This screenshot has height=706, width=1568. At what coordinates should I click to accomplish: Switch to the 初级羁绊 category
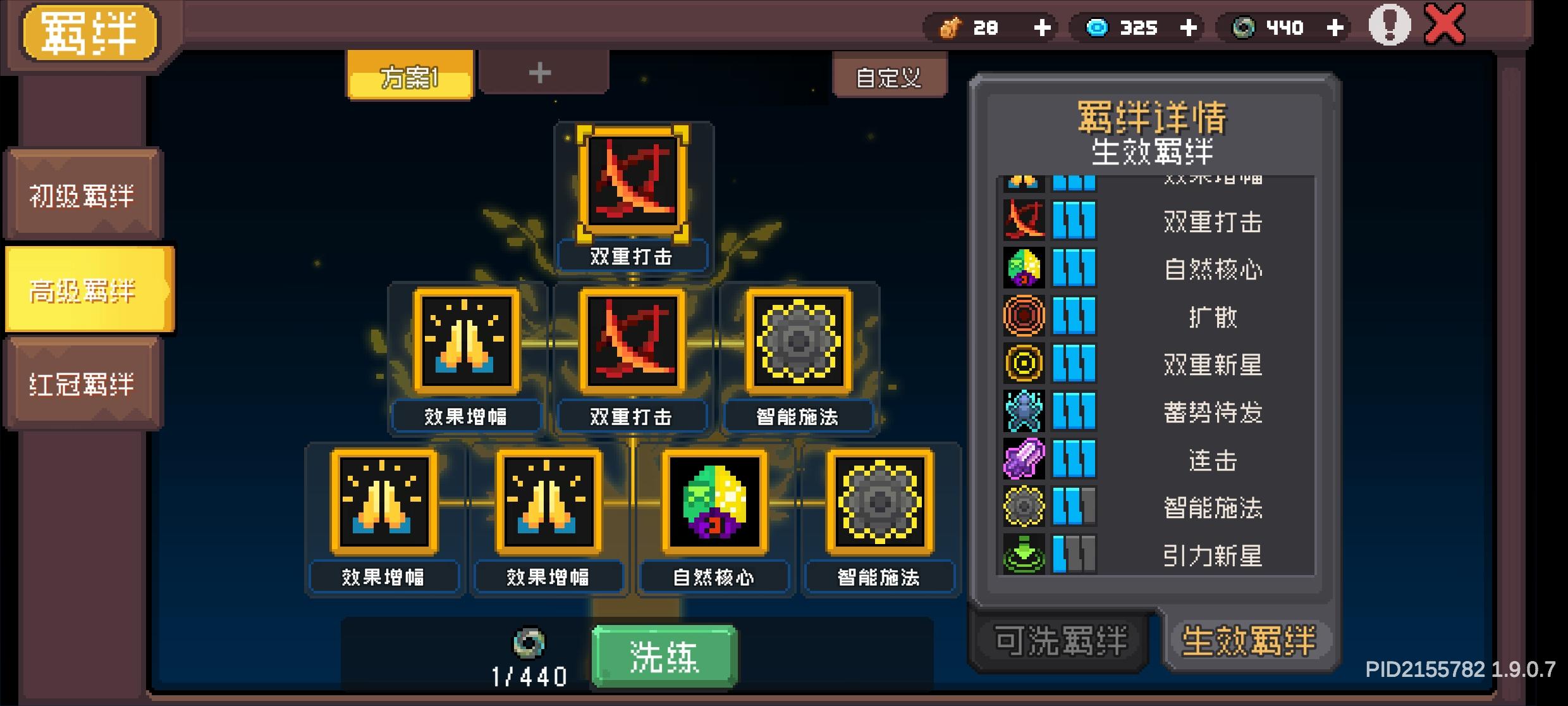tap(82, 196)
